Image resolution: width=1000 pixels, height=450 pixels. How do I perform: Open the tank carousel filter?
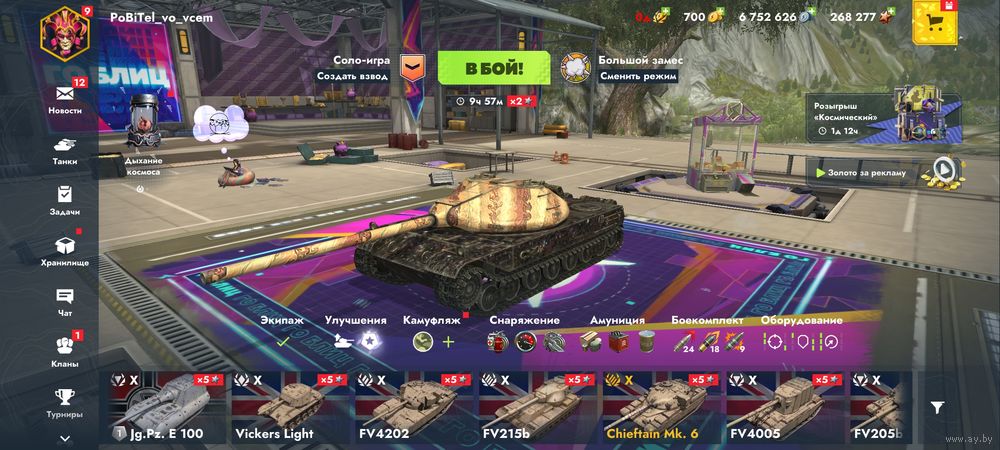[x=937, y=407]
